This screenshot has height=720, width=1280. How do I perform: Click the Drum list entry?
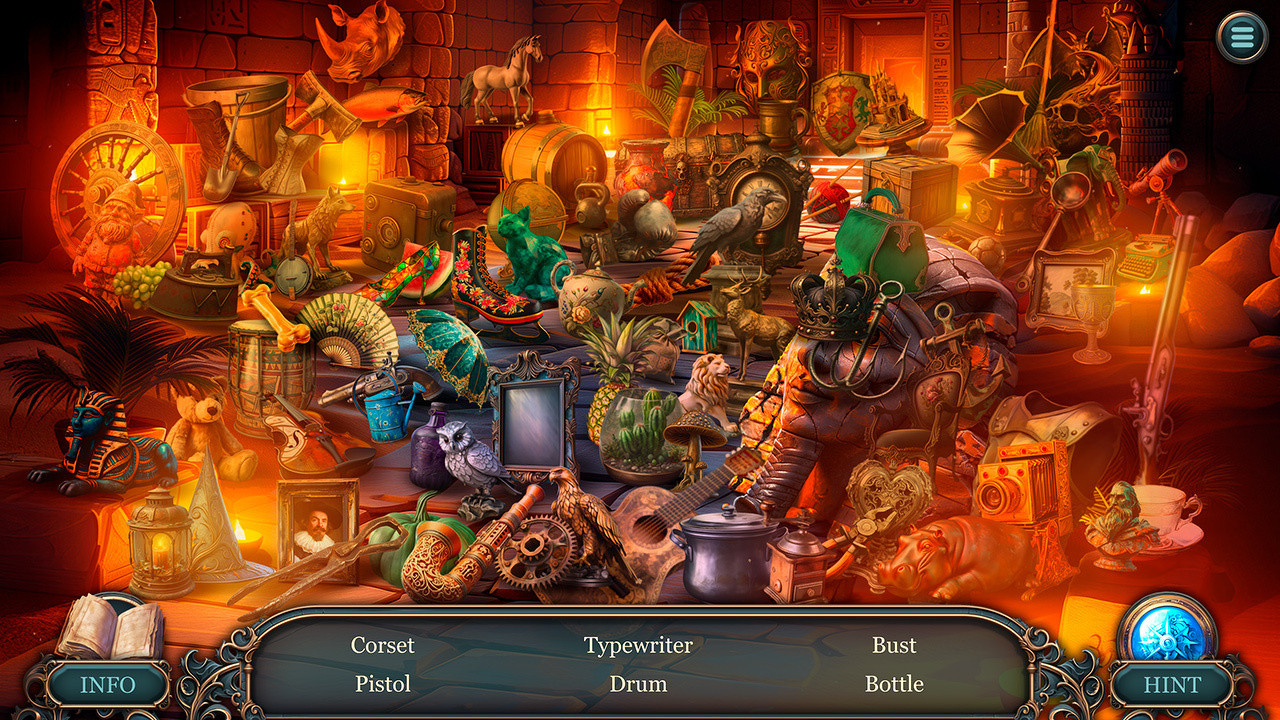[638, 684]
